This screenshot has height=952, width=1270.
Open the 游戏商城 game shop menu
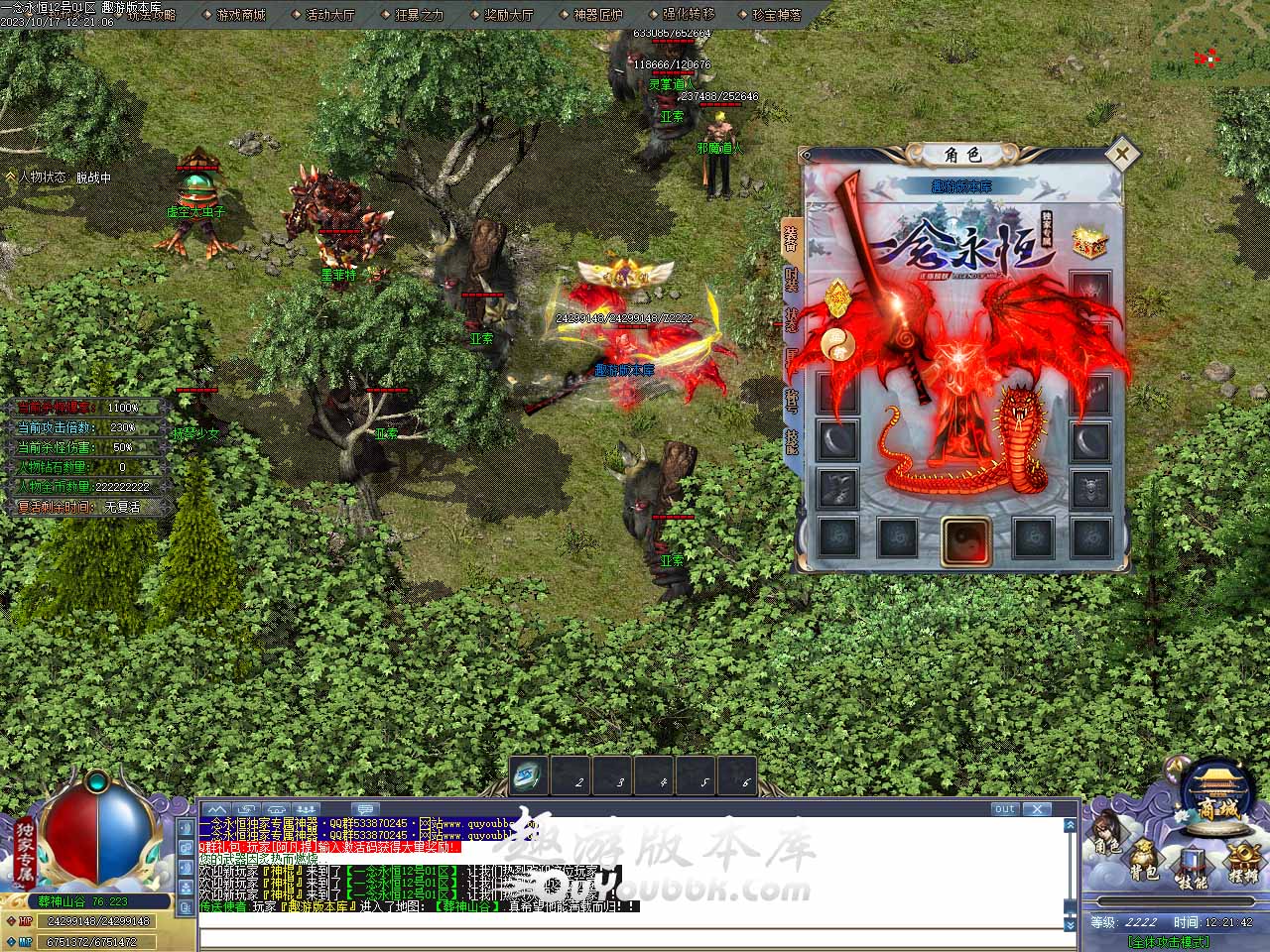coord(240,15)
